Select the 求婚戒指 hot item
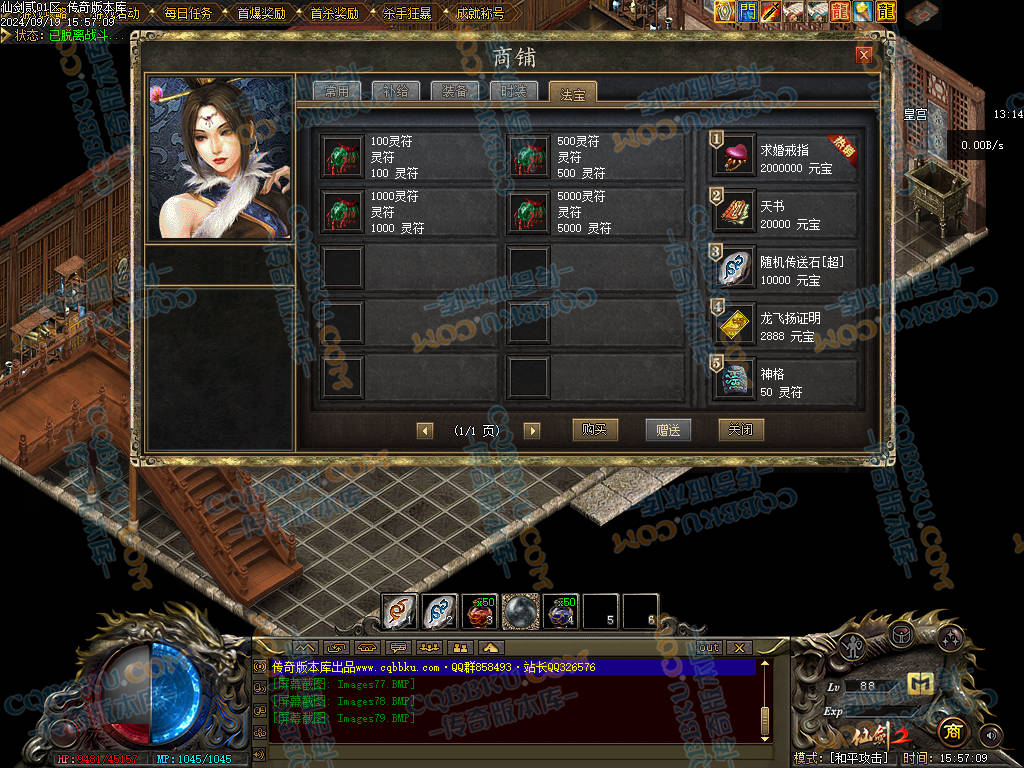Image resolution: width=1024 pixels, height=768 pixels. pyautogui.click(x=784, y=157)
